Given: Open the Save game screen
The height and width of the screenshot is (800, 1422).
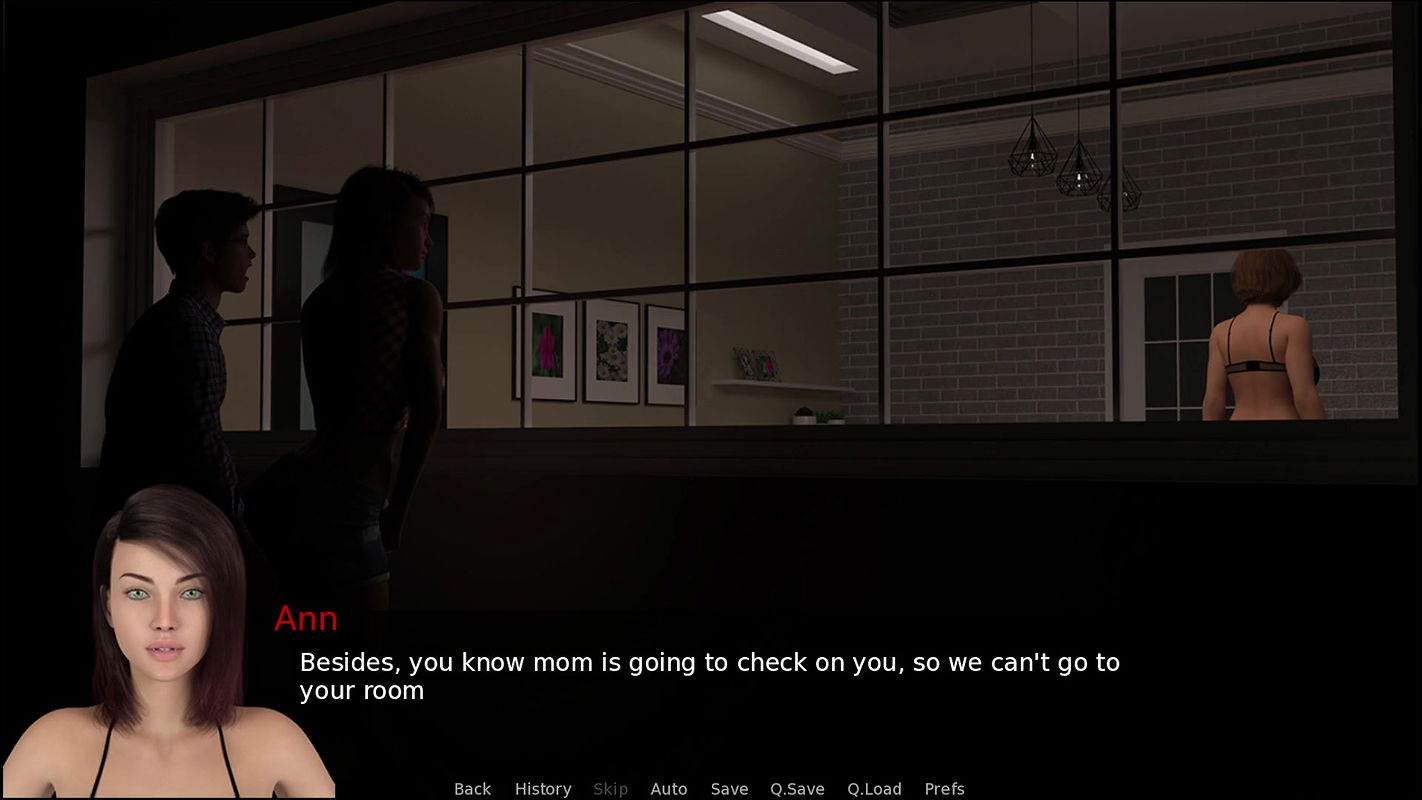Looking at the screenshot, I should tap(729, 789).
